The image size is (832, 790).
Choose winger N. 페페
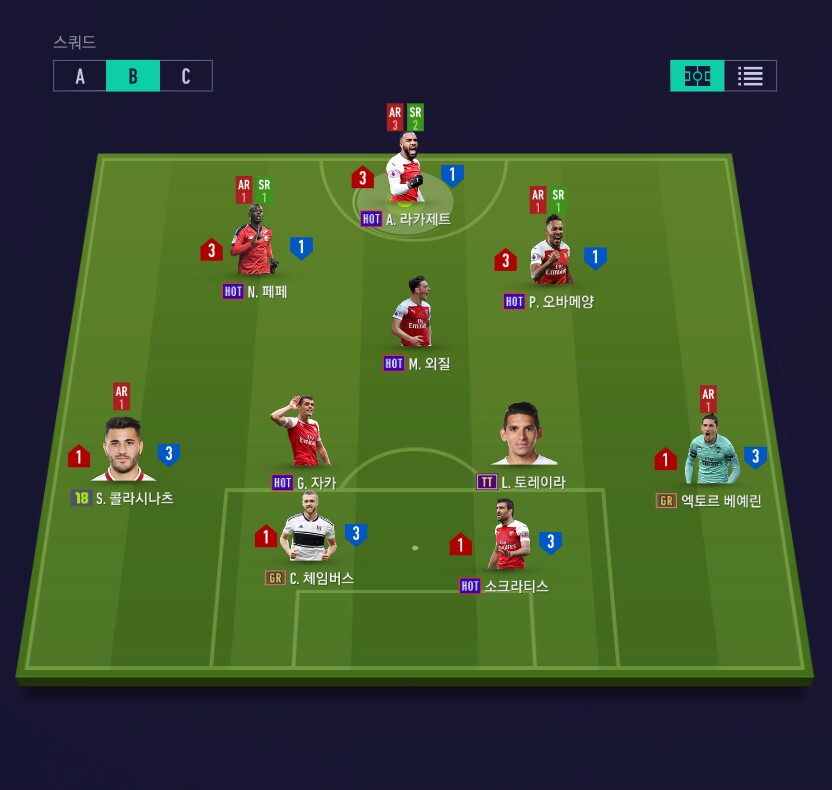253,250
